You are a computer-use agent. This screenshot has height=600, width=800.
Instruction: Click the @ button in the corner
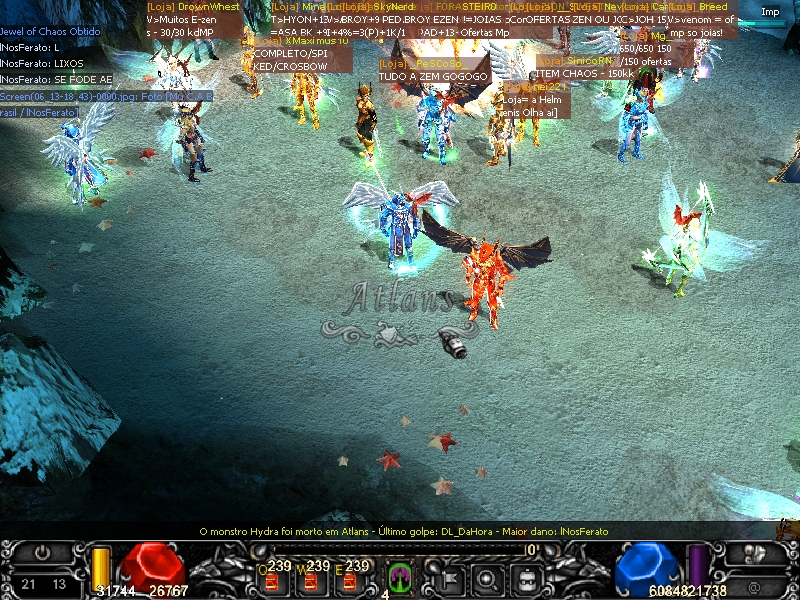754,587
